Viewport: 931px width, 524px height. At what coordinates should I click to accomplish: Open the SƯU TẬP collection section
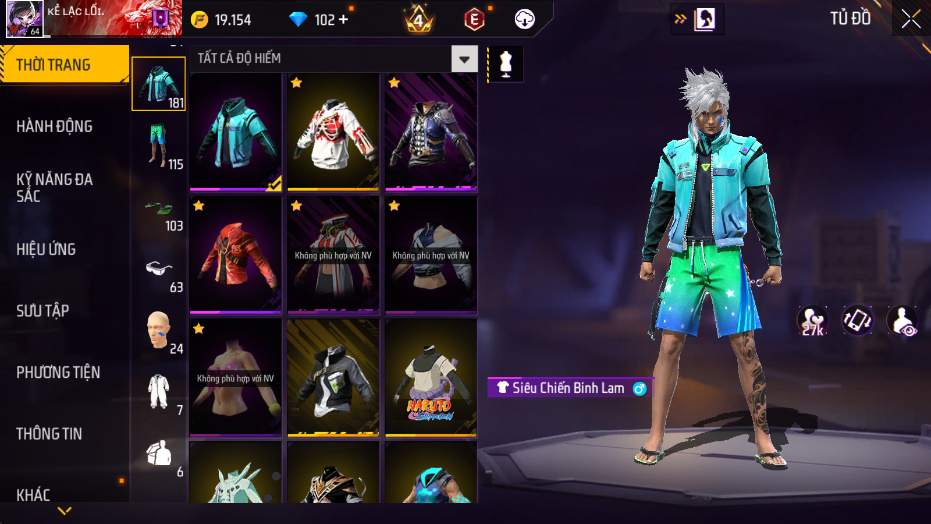tap(43, 311)
